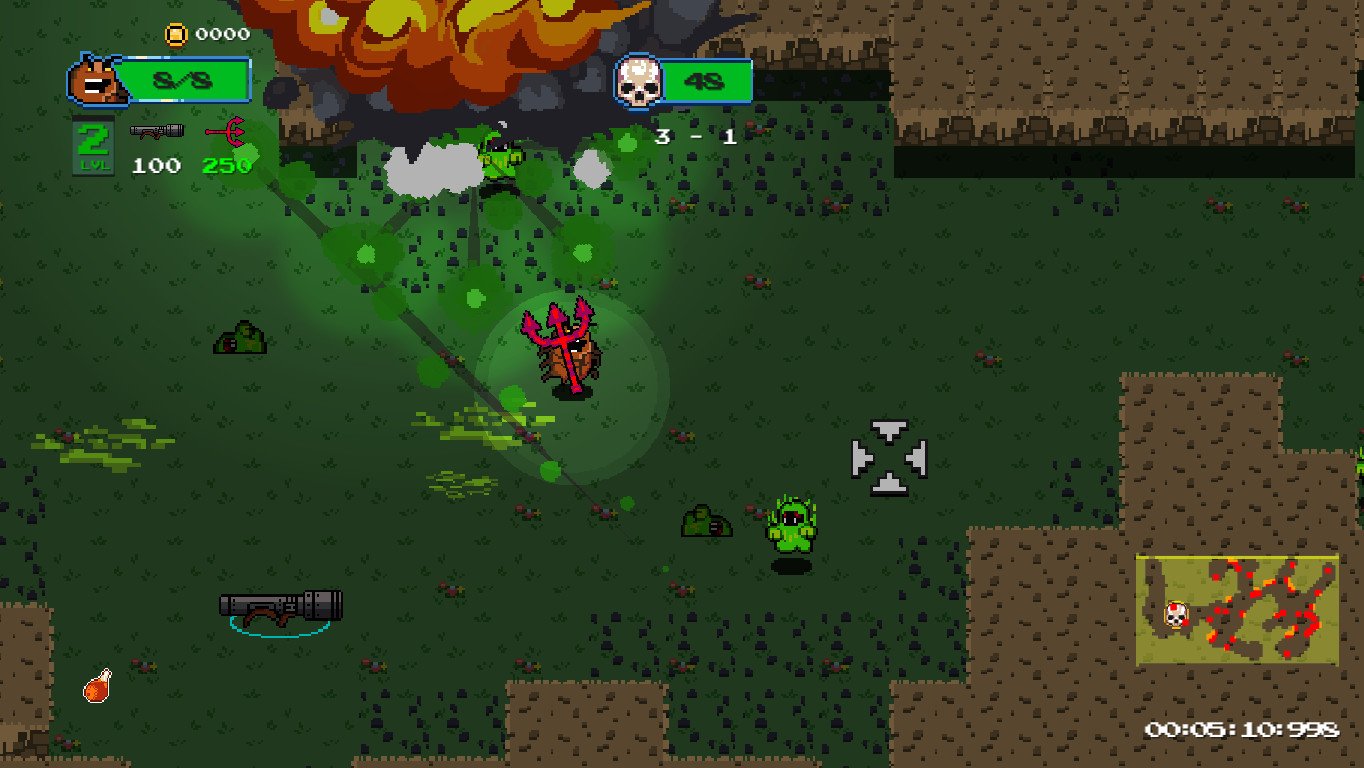Click the green level 2 badge

[93, 146]
